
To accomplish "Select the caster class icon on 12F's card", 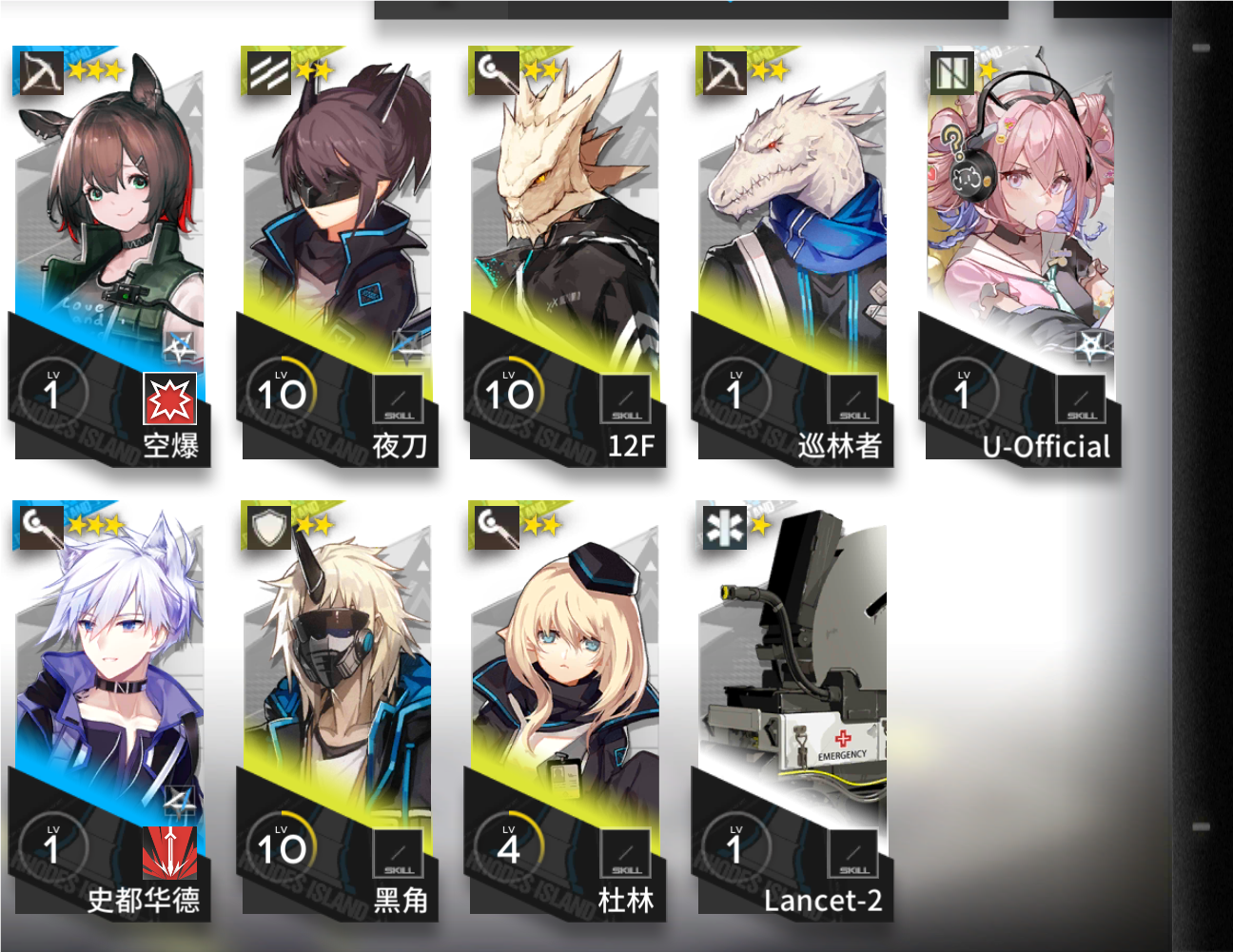I will [x=493, y=71].
